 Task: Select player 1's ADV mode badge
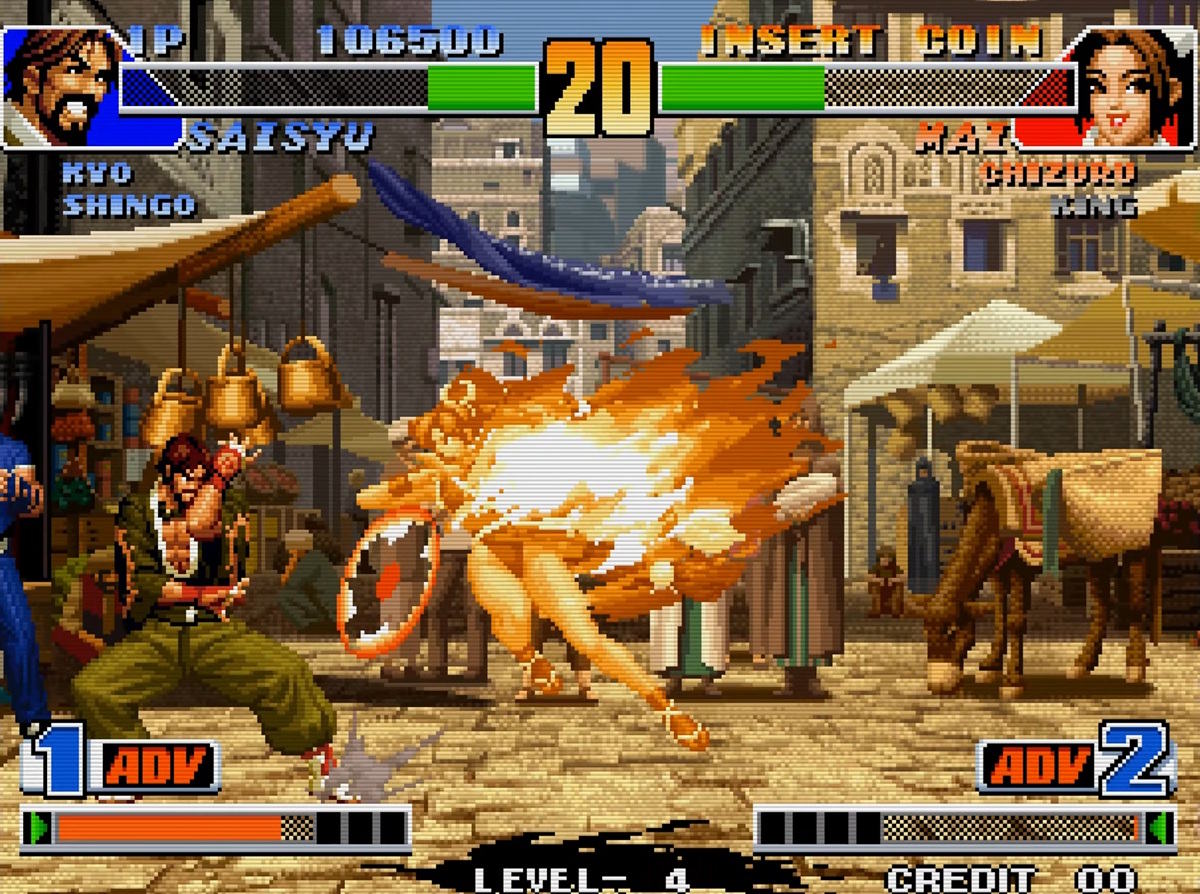point(158,767)
